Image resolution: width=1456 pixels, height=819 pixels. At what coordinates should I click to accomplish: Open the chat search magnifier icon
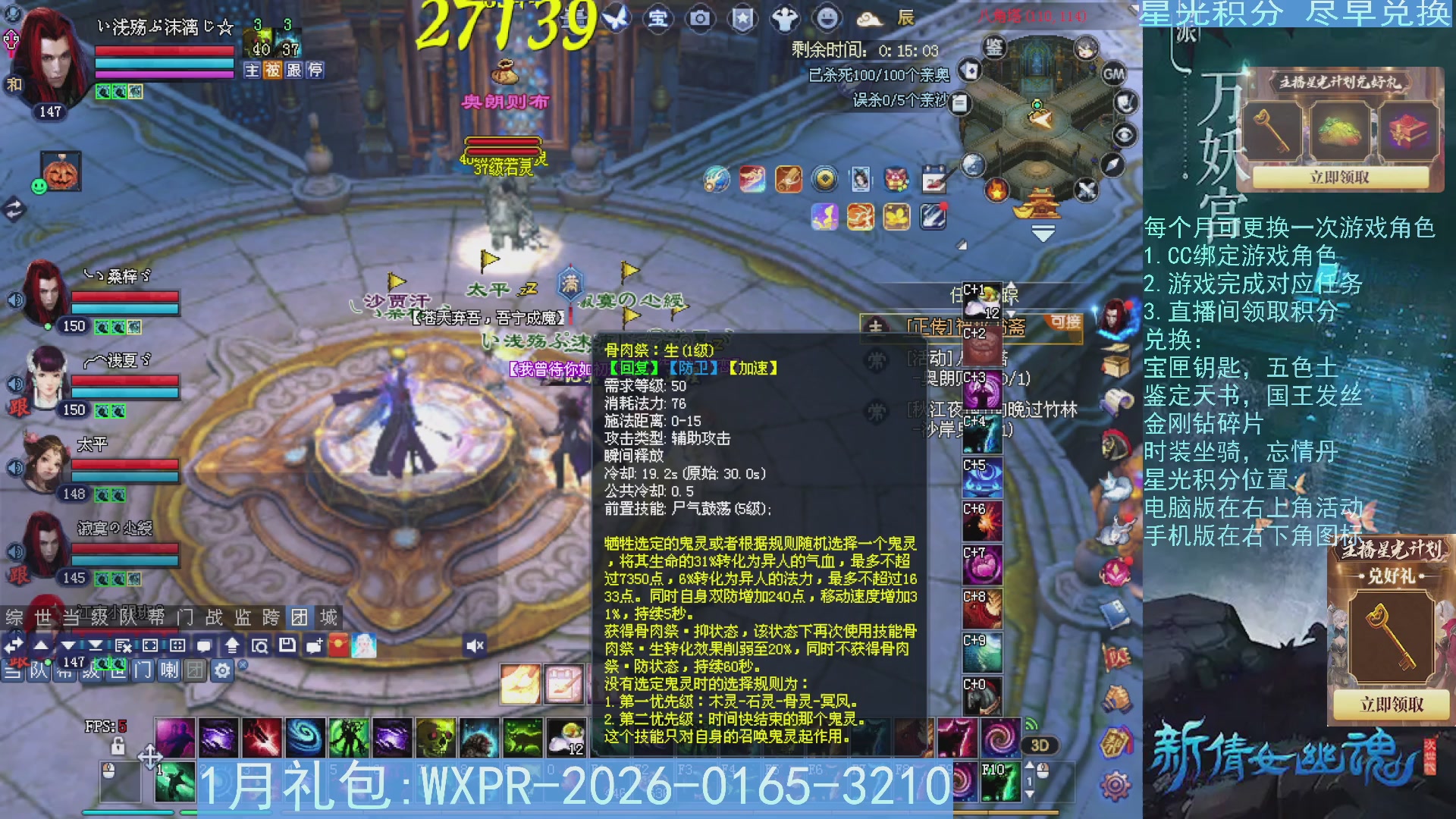pos(262,646)
